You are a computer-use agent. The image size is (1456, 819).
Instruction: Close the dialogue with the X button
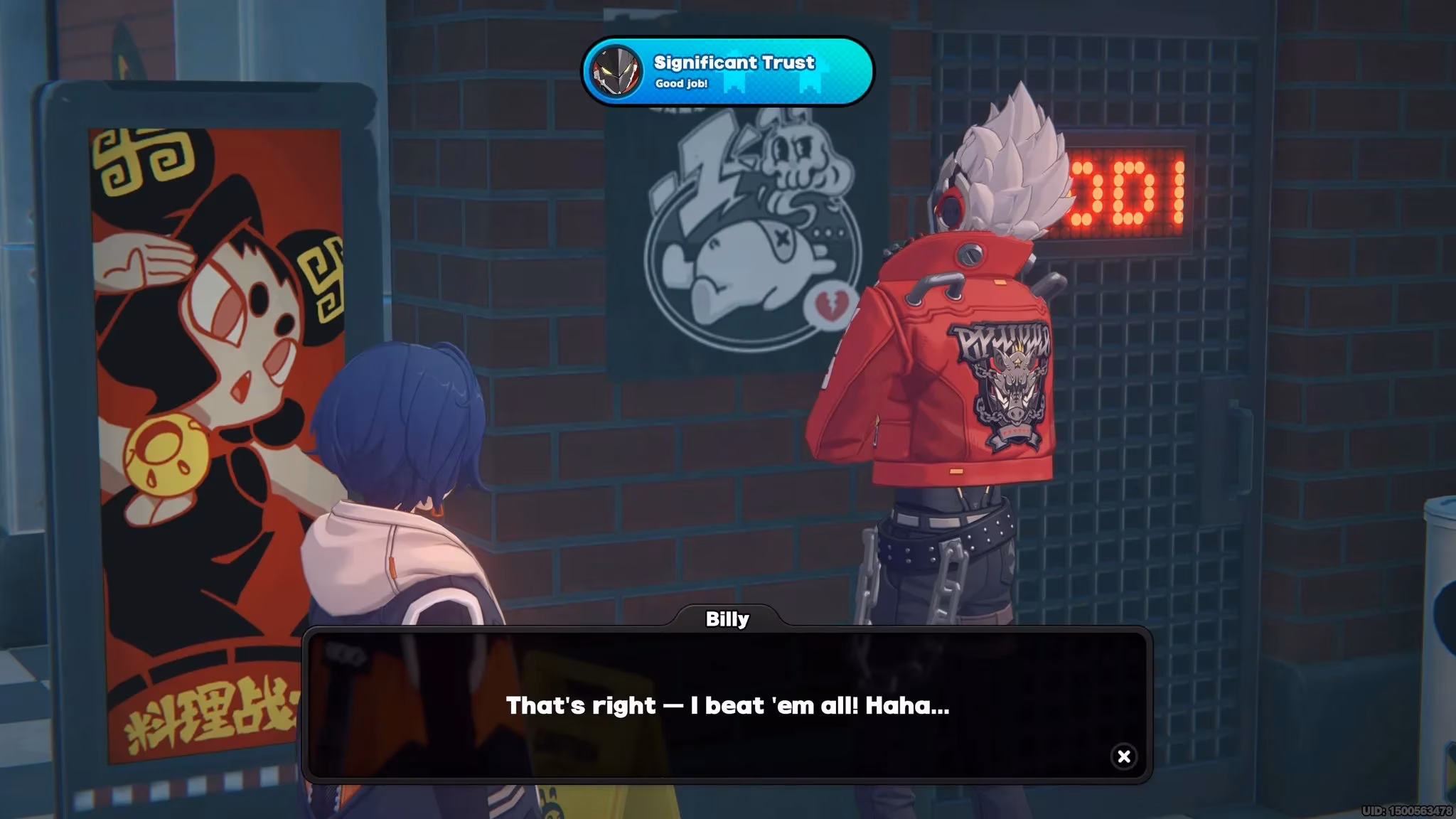(1124, 756)
